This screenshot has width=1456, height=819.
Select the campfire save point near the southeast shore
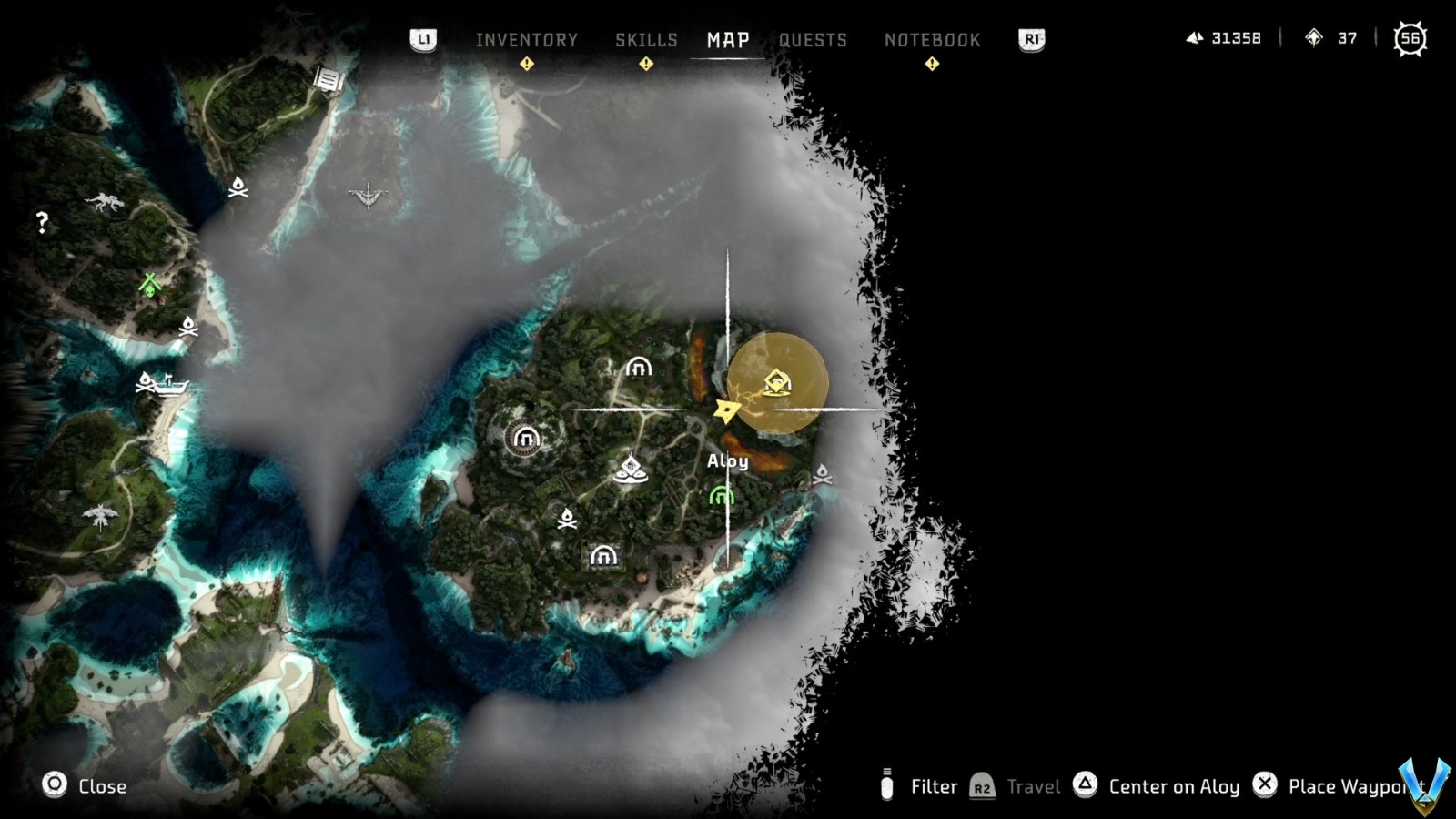pyautogui.click(x=824, y=475)
